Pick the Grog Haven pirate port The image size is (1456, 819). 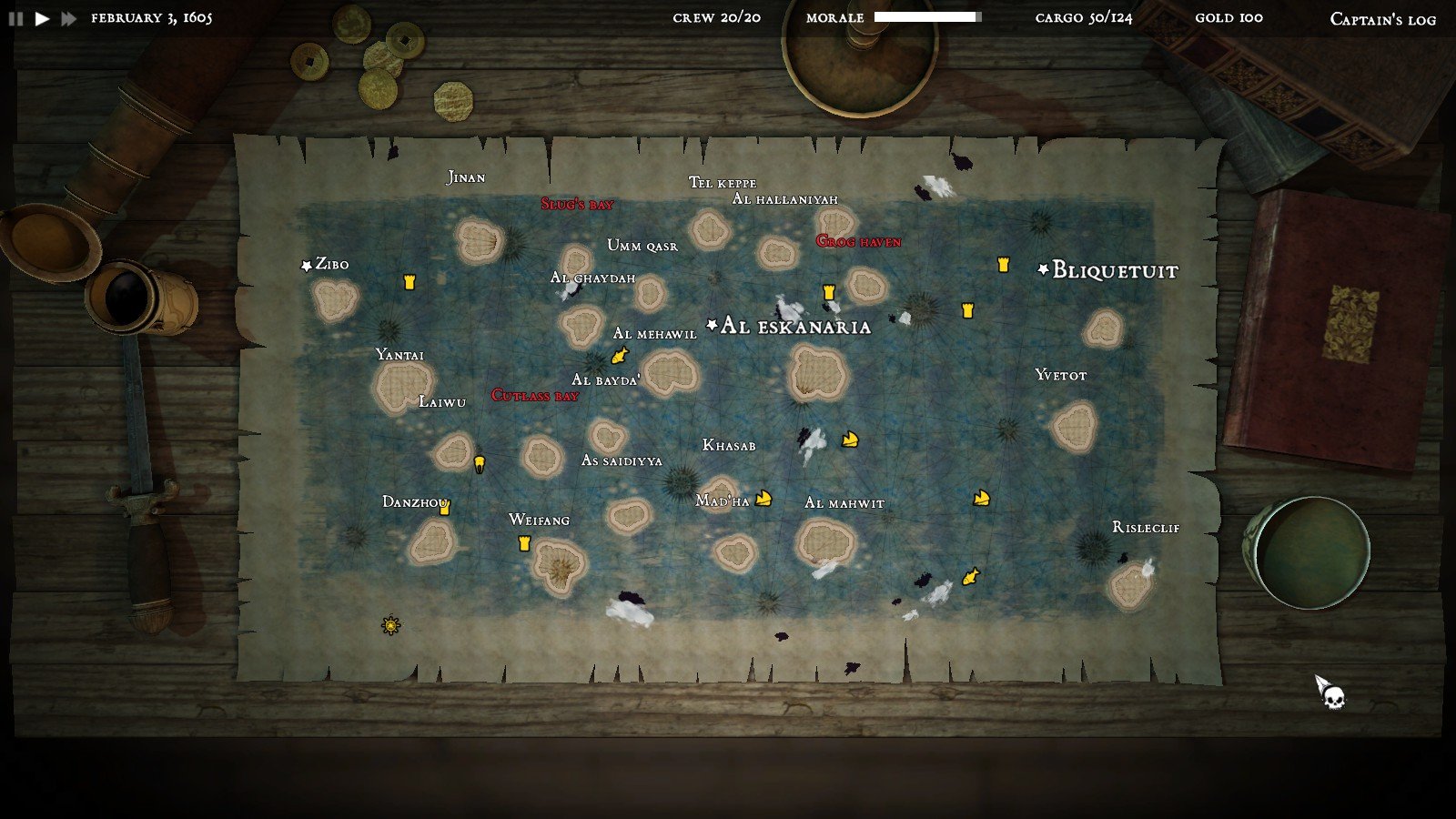(x=858, y=242)
